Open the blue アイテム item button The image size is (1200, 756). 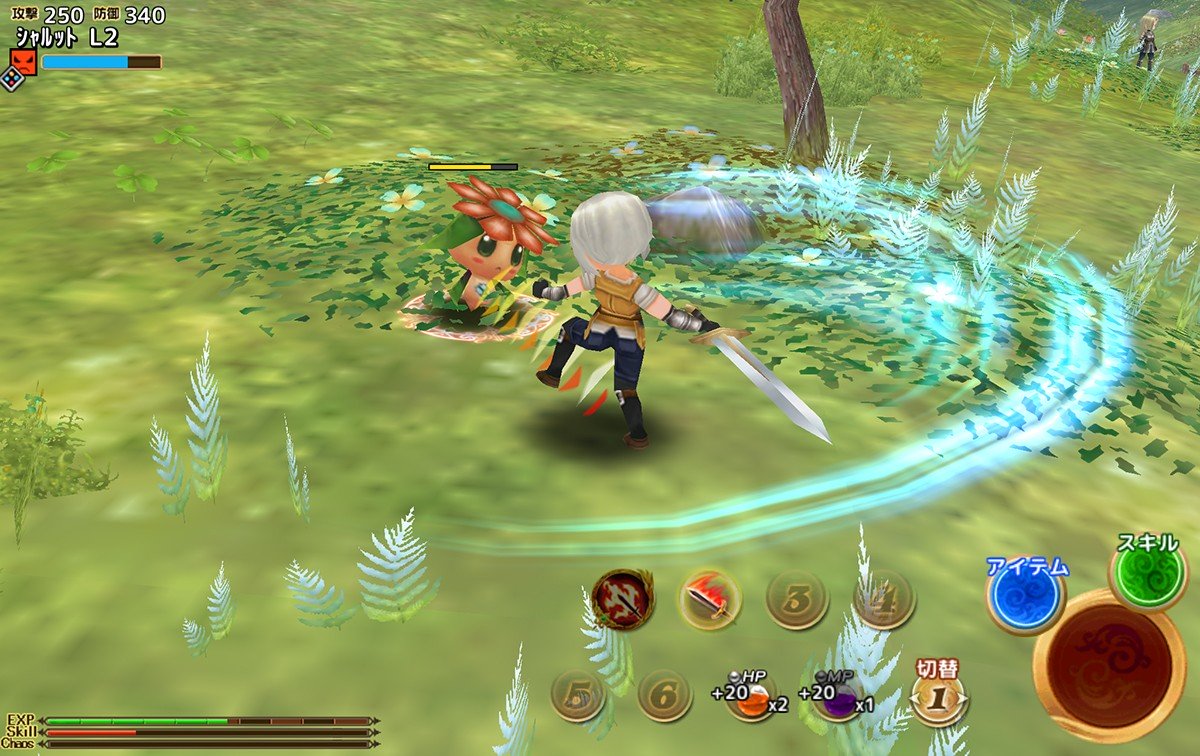(1025, 599)
